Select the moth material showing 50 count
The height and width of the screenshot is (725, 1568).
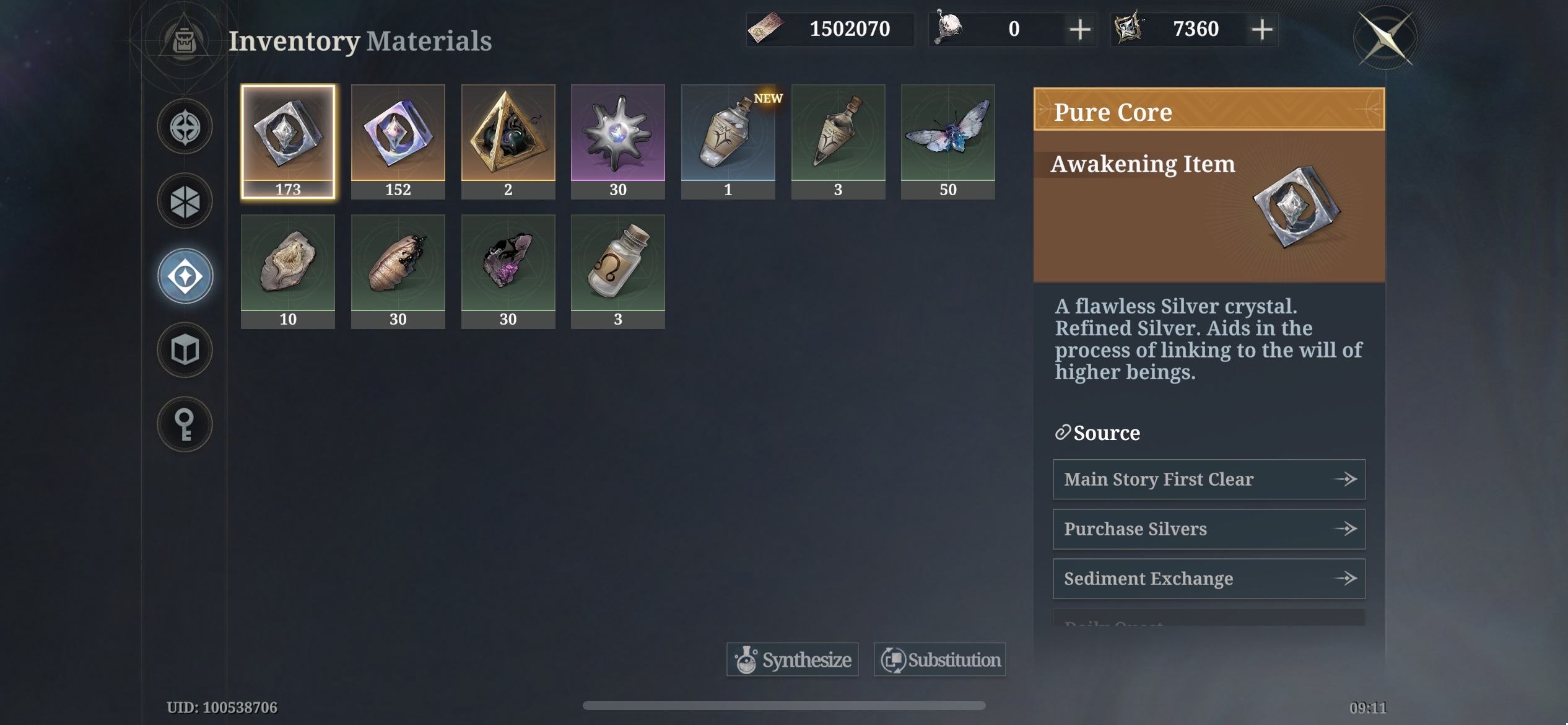[947, 141]
